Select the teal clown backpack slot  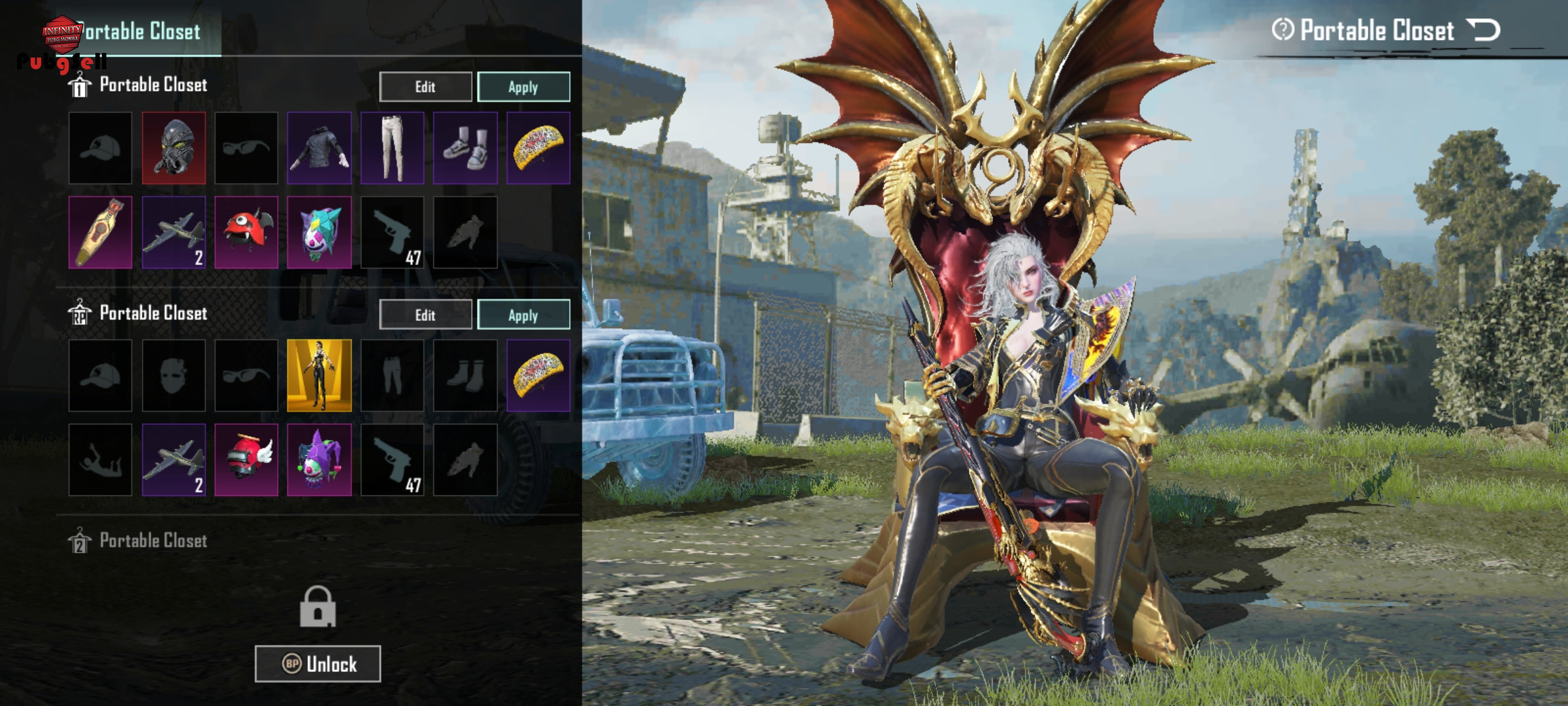[x=319, y=233]
